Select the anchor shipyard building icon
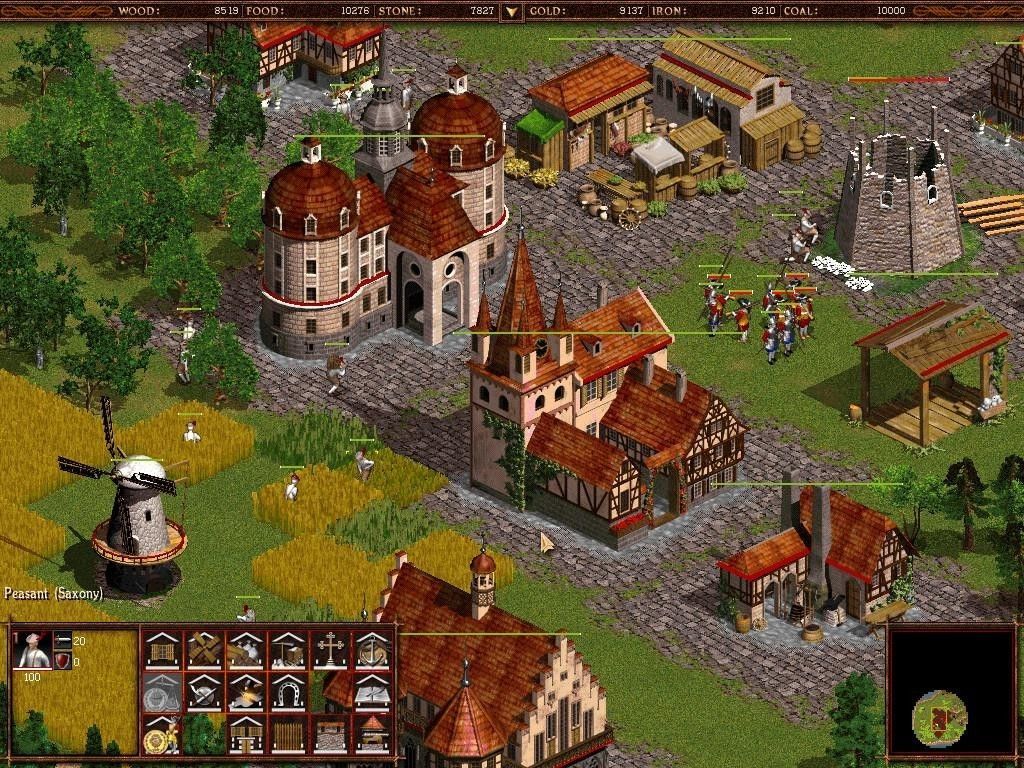Image resolution: width=1024 pixels, height=768 pixels. 373,650
